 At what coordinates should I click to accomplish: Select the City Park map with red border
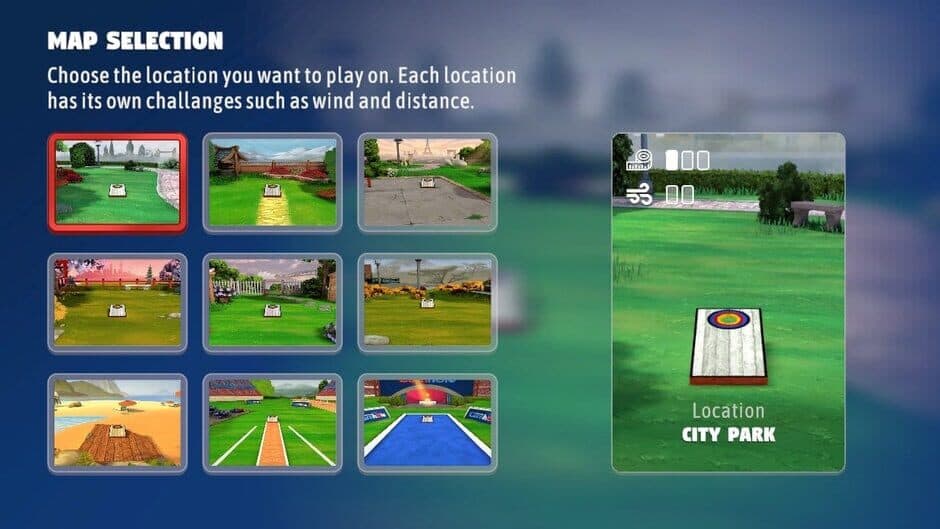pos(117,182)
